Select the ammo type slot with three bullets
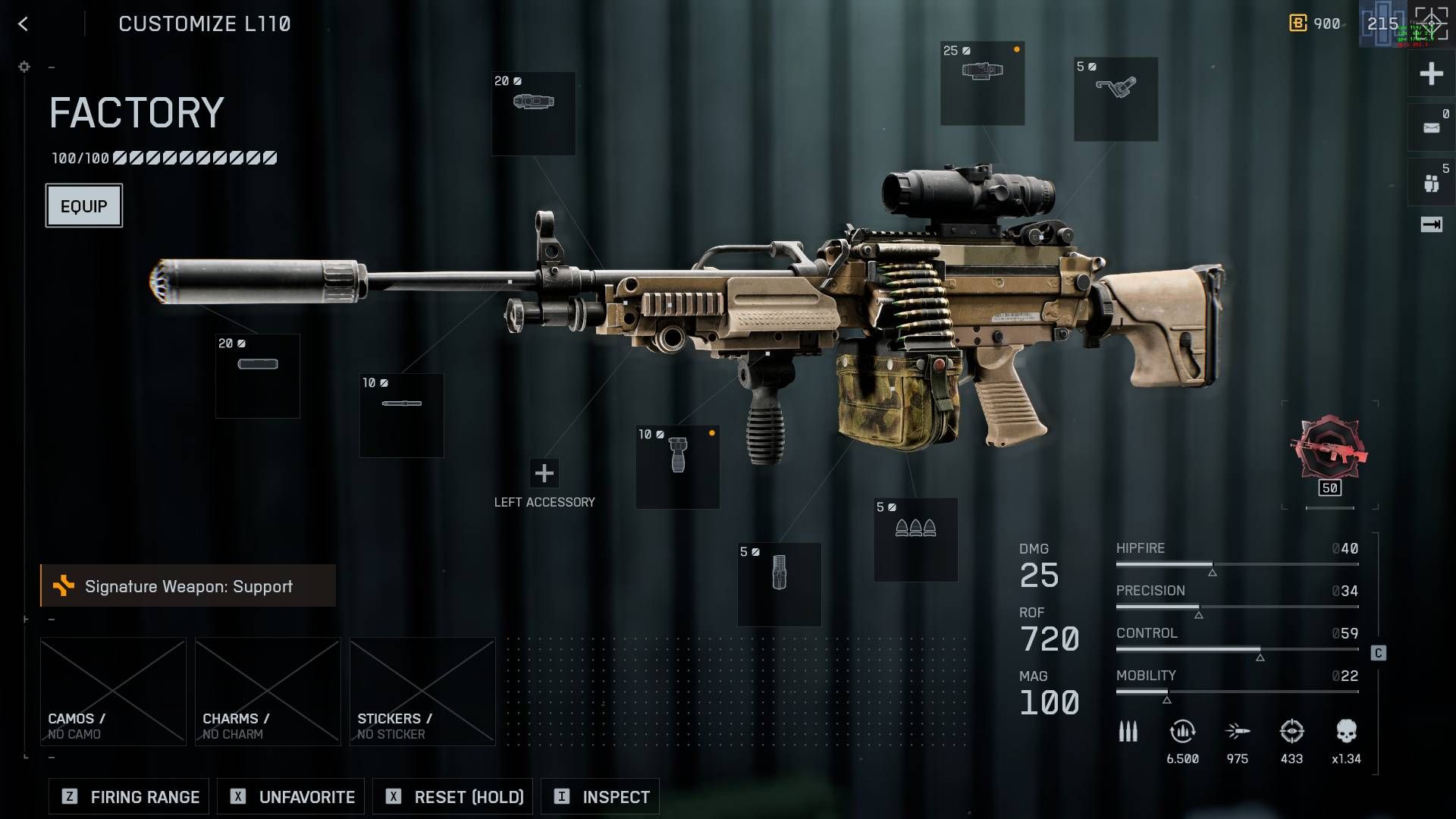This screenshot has height=819, width=1456. click(x=915, y=538)
